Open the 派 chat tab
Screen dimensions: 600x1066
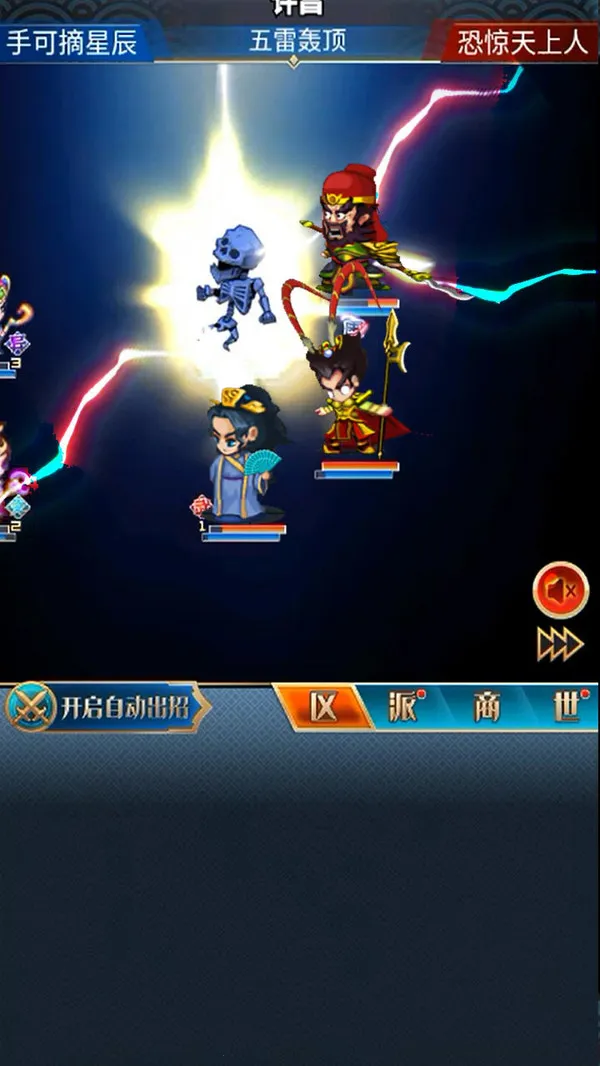pos(405,708)
